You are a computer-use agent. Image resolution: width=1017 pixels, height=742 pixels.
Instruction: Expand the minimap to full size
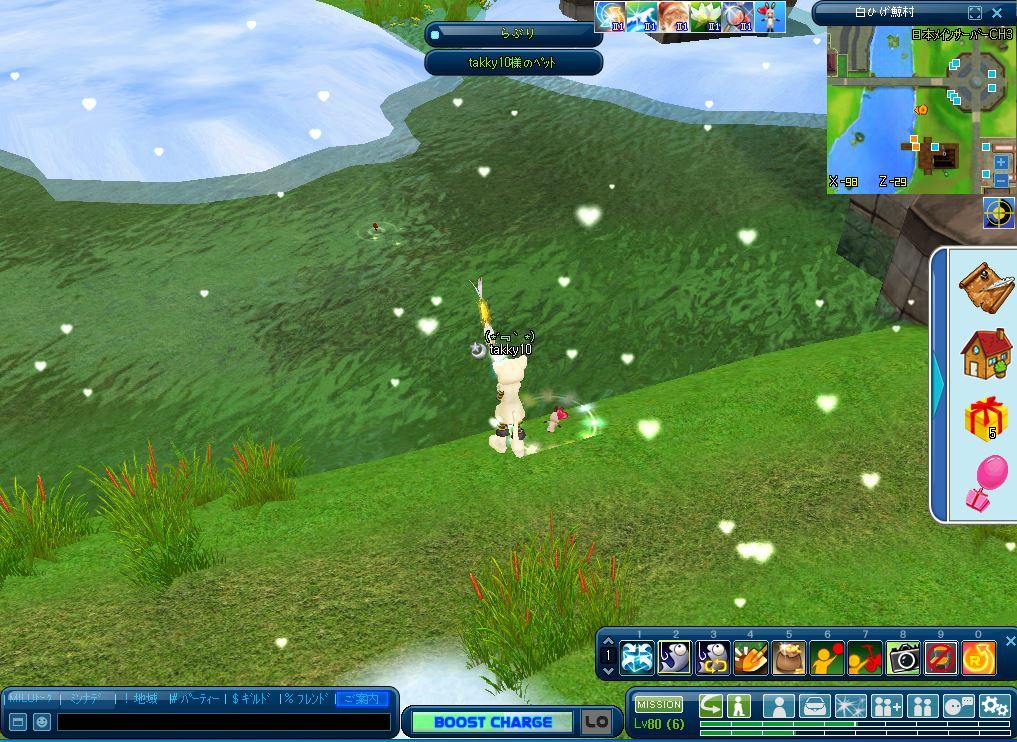click(975, 13)
